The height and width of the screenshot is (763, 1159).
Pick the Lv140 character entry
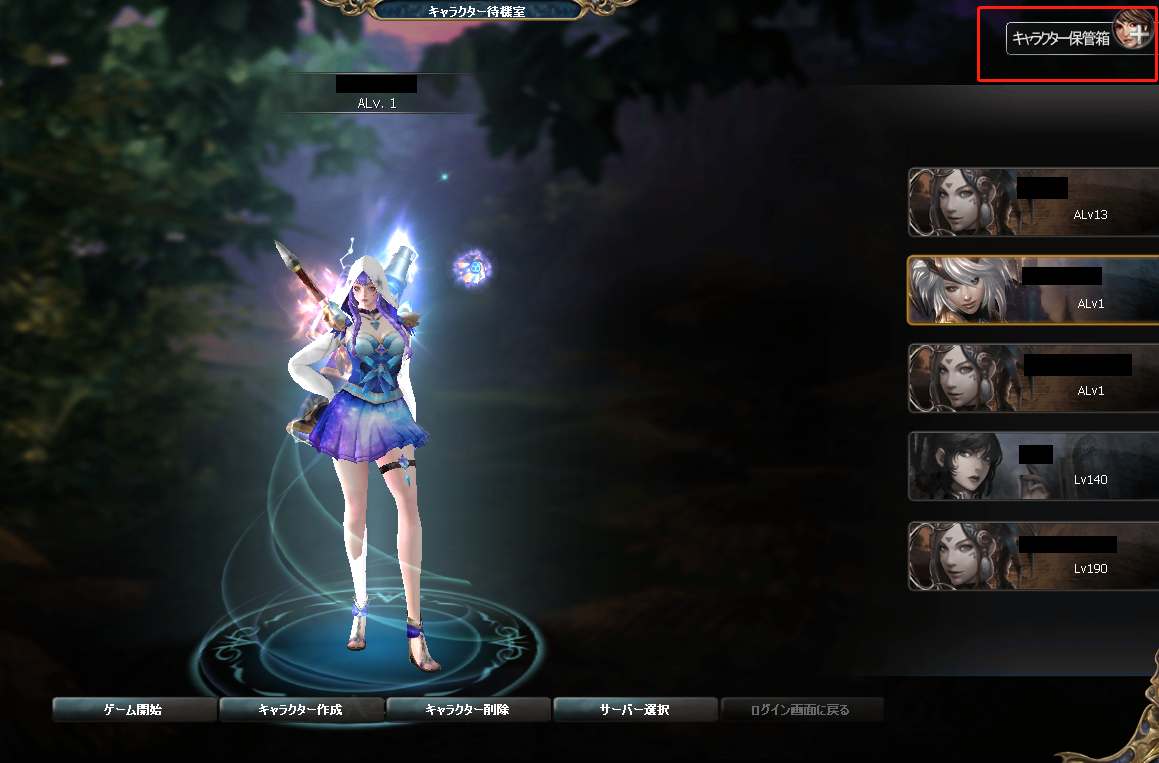tap(1034, 466)
